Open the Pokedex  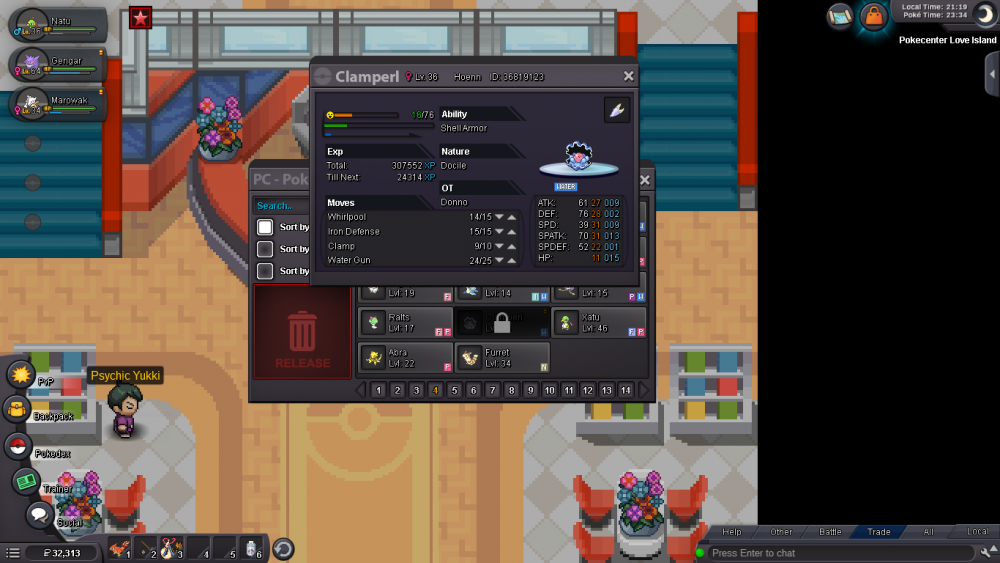click(18, 446)
